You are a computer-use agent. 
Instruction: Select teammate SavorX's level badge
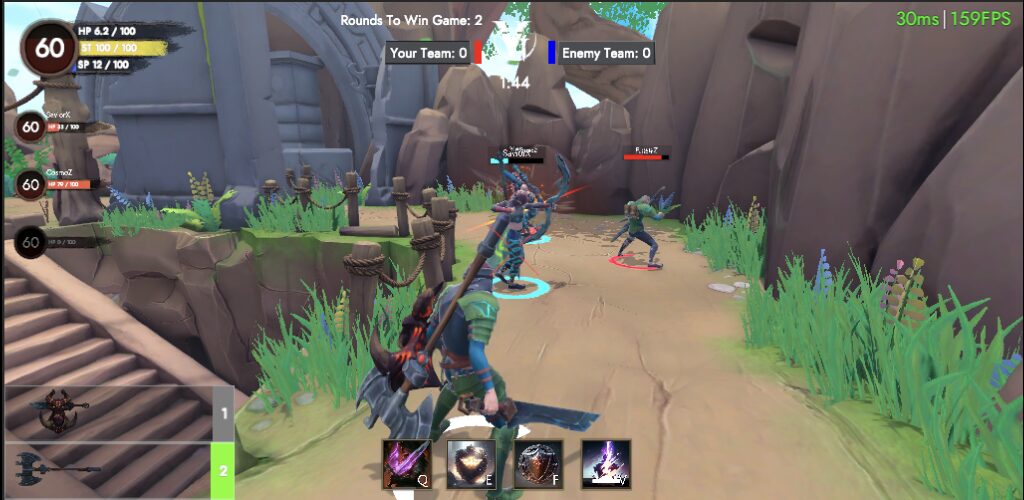click(x=31, y=127)
